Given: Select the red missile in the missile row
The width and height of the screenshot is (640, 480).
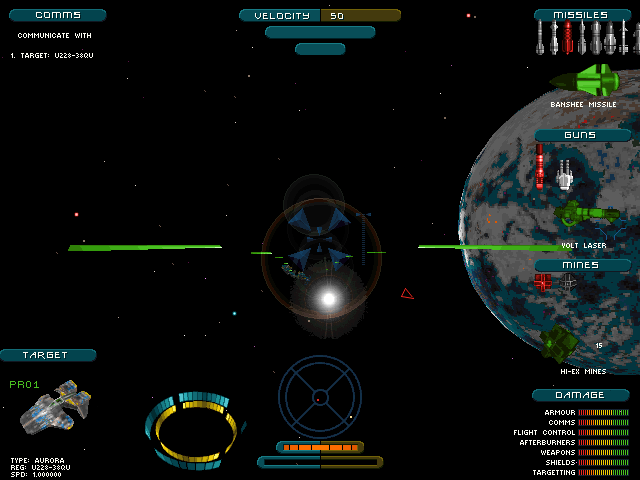Looking at the screenshot, I should coord(568,38).
